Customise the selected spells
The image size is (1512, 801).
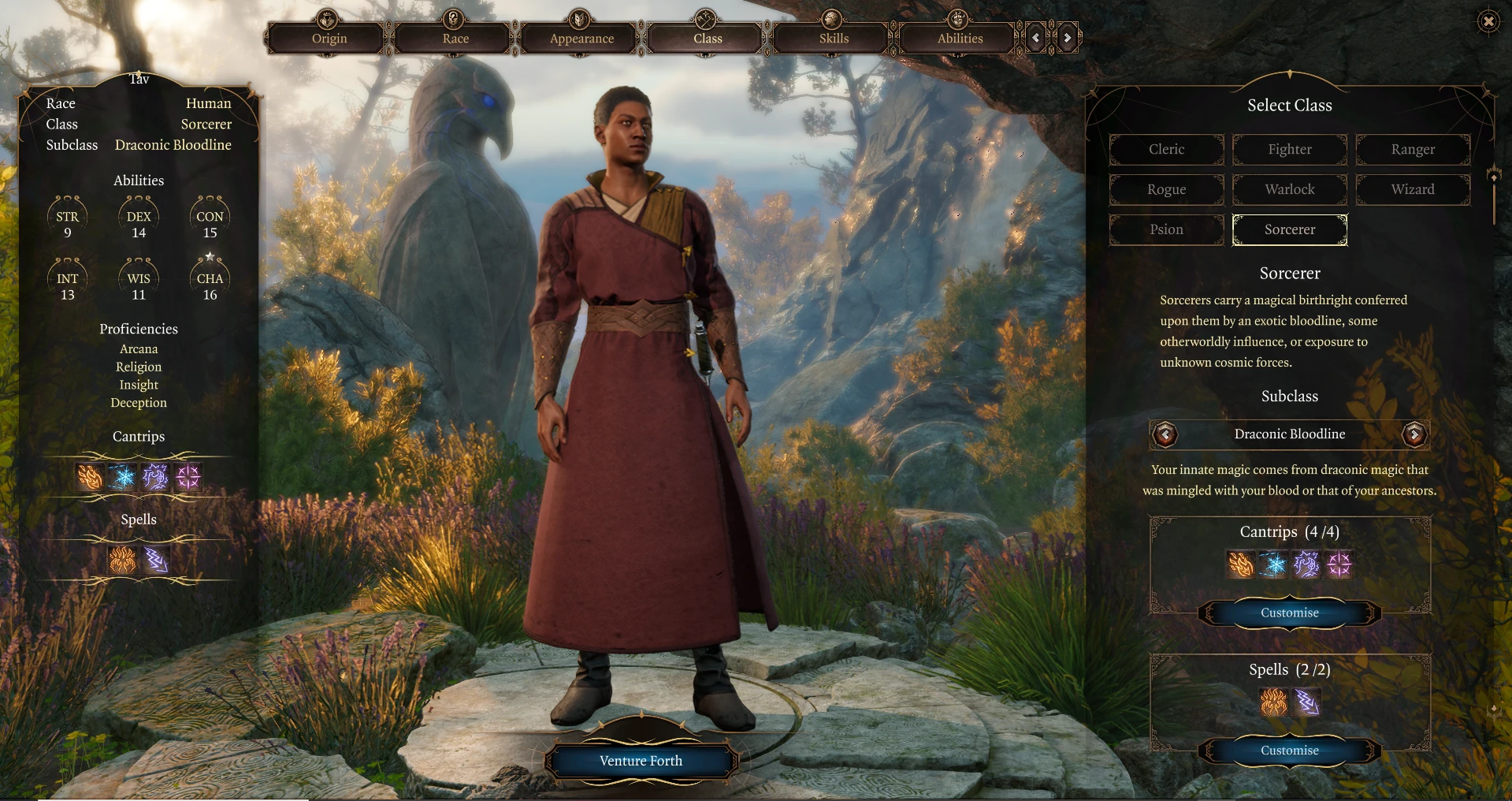[1289, 751]
